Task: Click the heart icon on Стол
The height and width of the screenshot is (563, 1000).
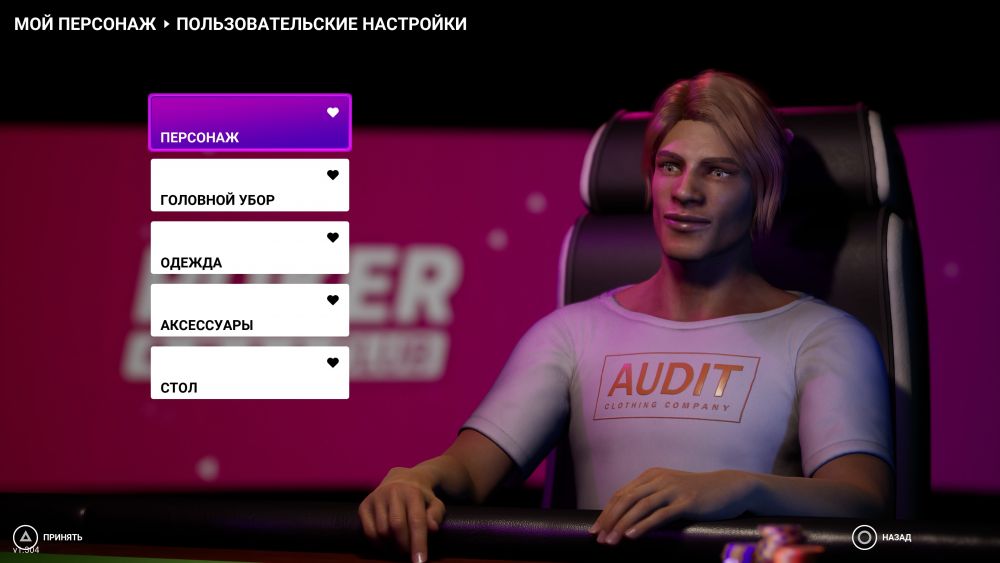Action: point(333,363)
